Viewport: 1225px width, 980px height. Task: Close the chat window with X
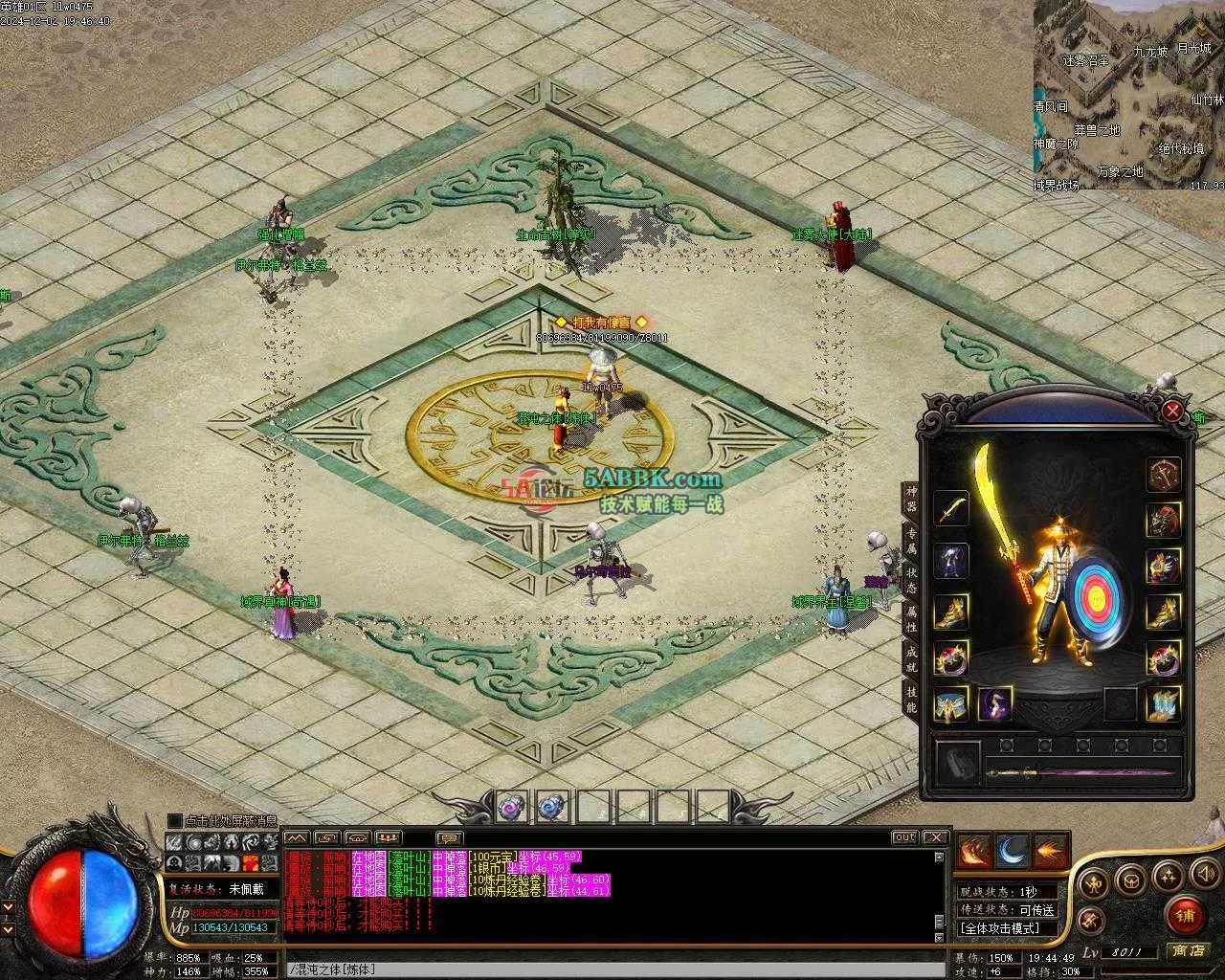click(x=935, y=837)
